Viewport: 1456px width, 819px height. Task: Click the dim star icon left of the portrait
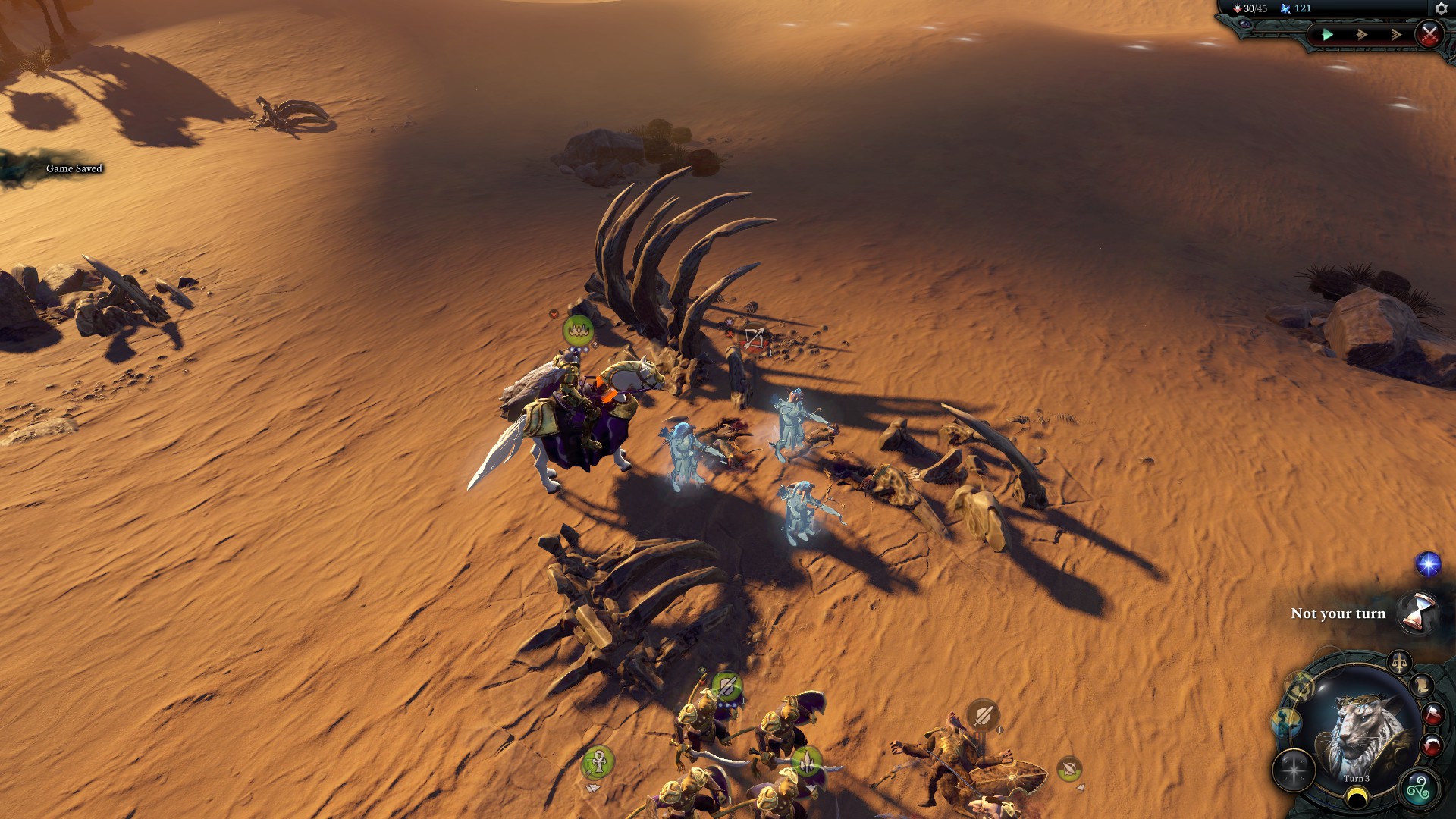coord(1293,770)
